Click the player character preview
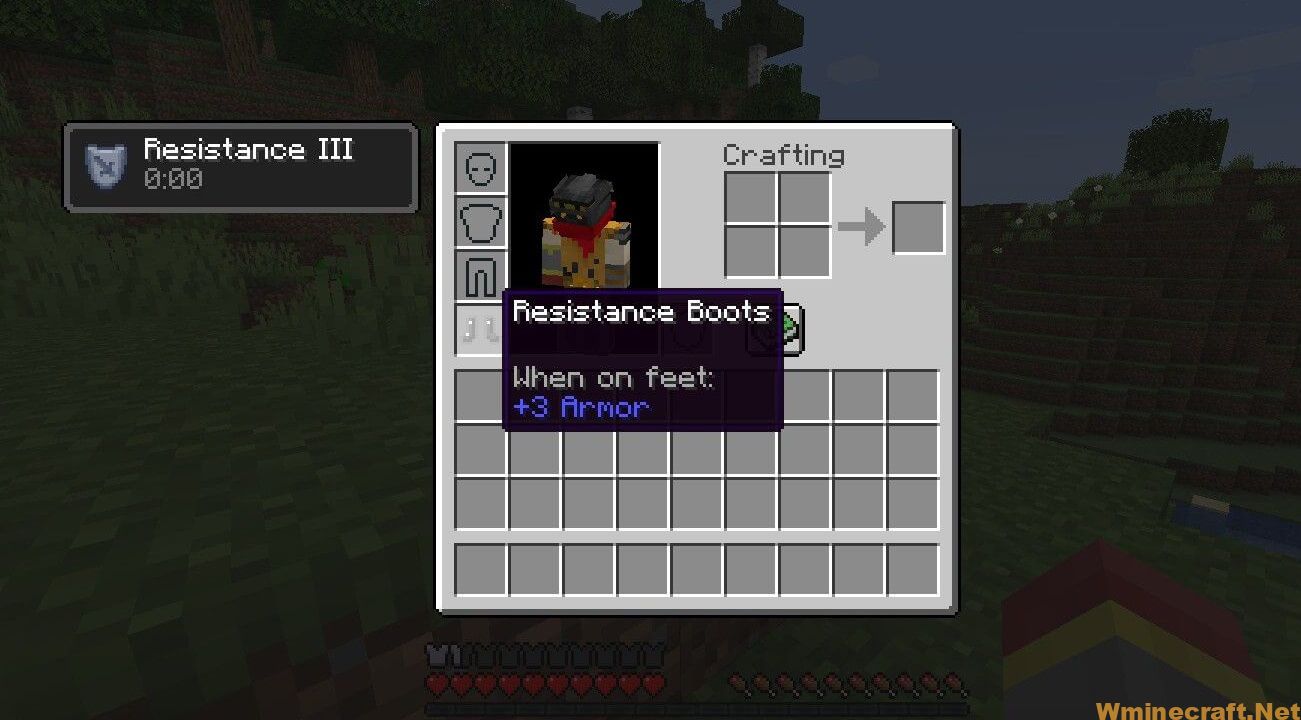Viewport: 1301px width, 720px height. tap(586, 220)
